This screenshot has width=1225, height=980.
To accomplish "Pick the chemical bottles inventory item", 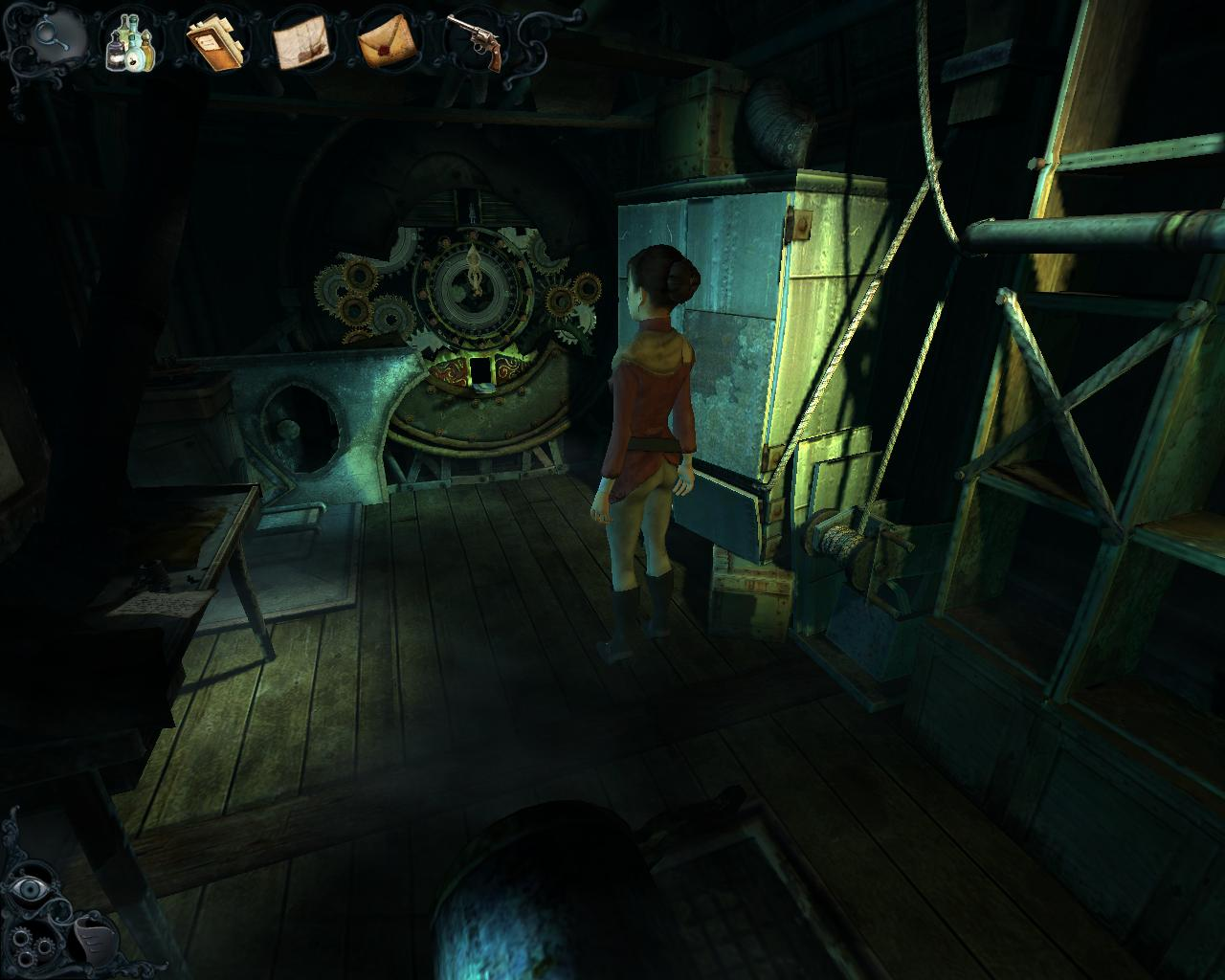I will click(132, 42).
